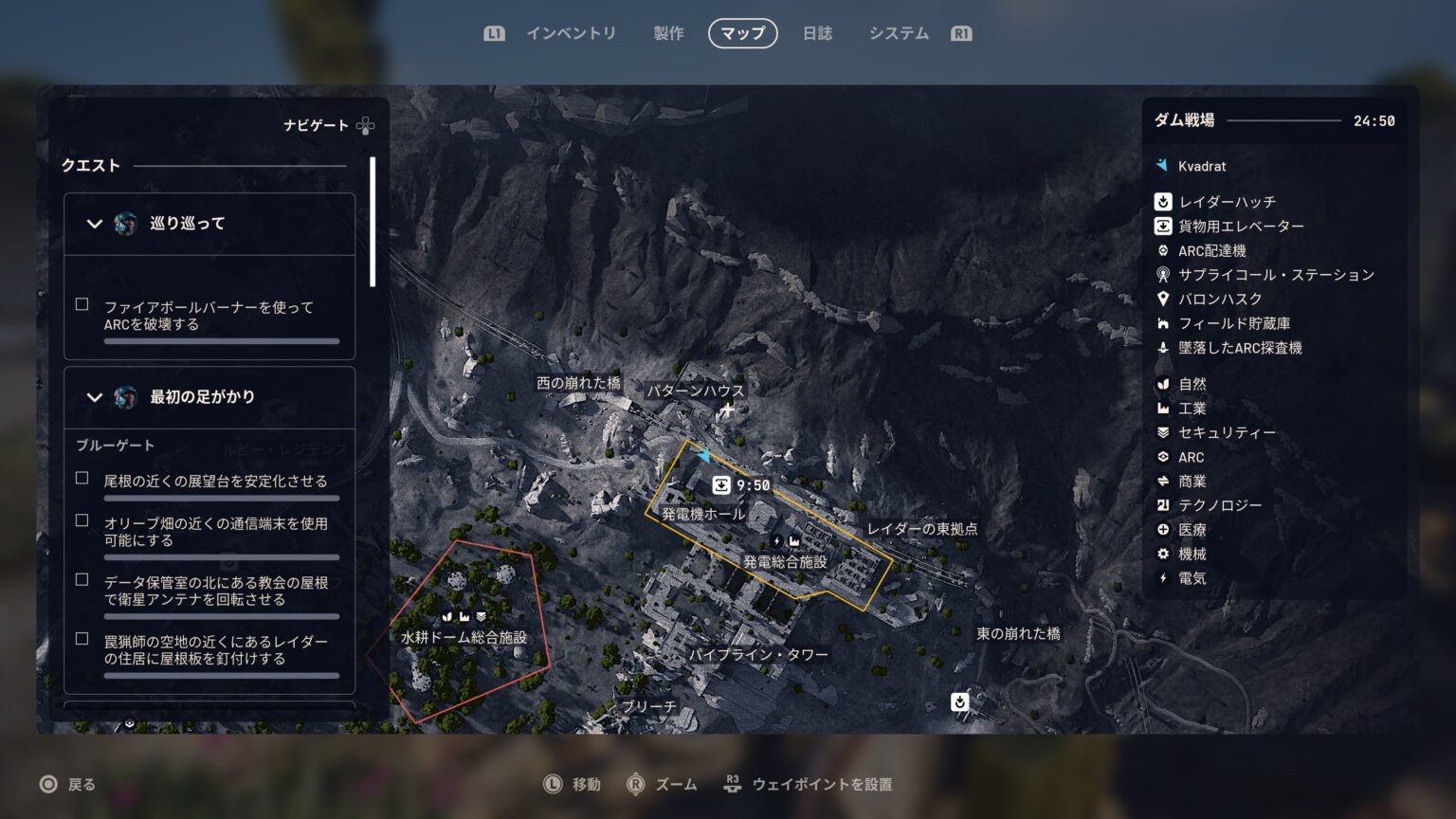Open the 日誌 journal tab
Viewport: 1456px width, 819px height.
click(817, 33)
